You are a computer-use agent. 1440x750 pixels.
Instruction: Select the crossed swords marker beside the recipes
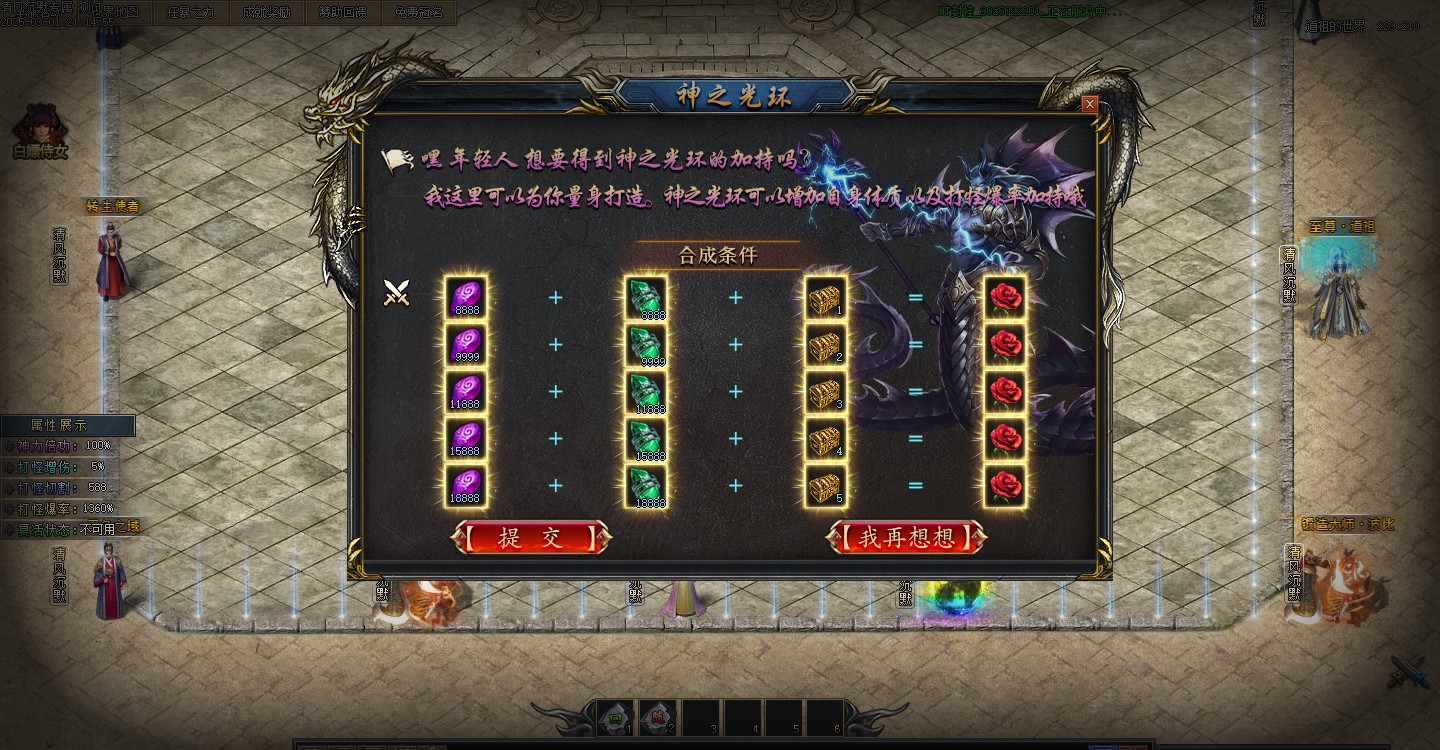click(396, 294)
